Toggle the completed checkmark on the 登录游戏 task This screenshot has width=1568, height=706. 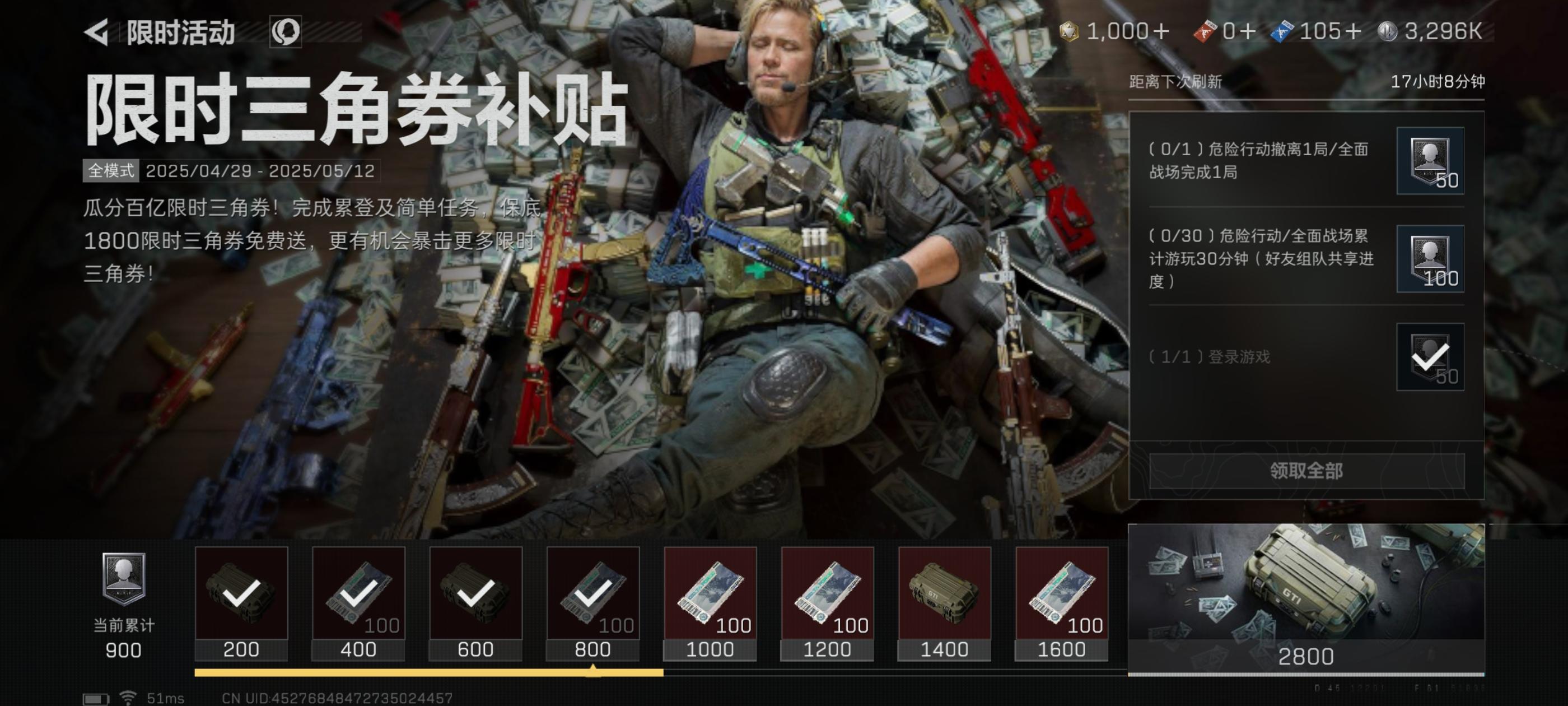tap(1430, 355)
